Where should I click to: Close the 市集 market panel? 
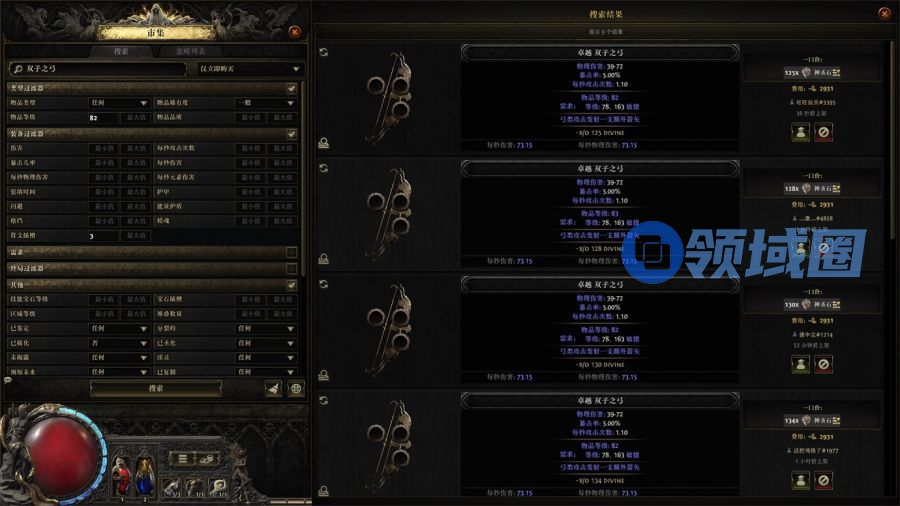coord(294,31)
